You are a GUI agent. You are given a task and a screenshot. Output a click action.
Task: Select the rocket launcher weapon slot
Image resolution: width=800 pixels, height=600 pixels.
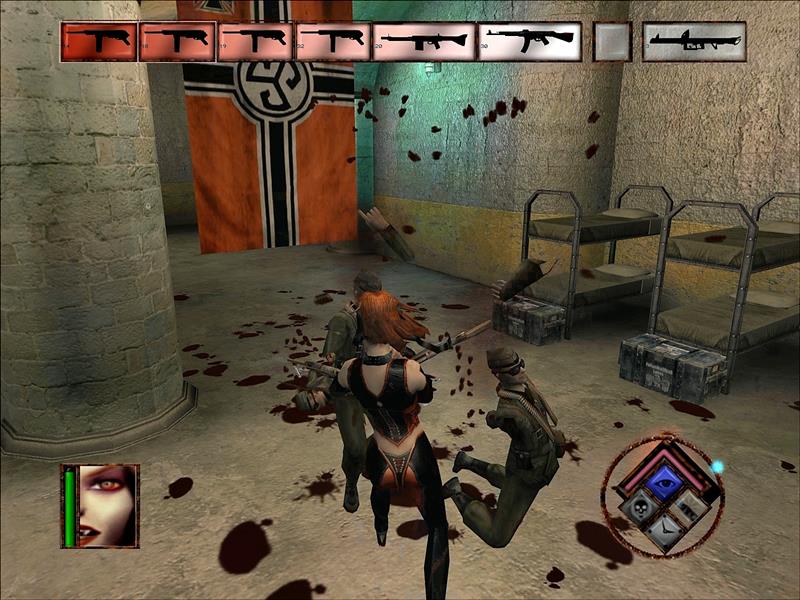[x=693, y=42]
